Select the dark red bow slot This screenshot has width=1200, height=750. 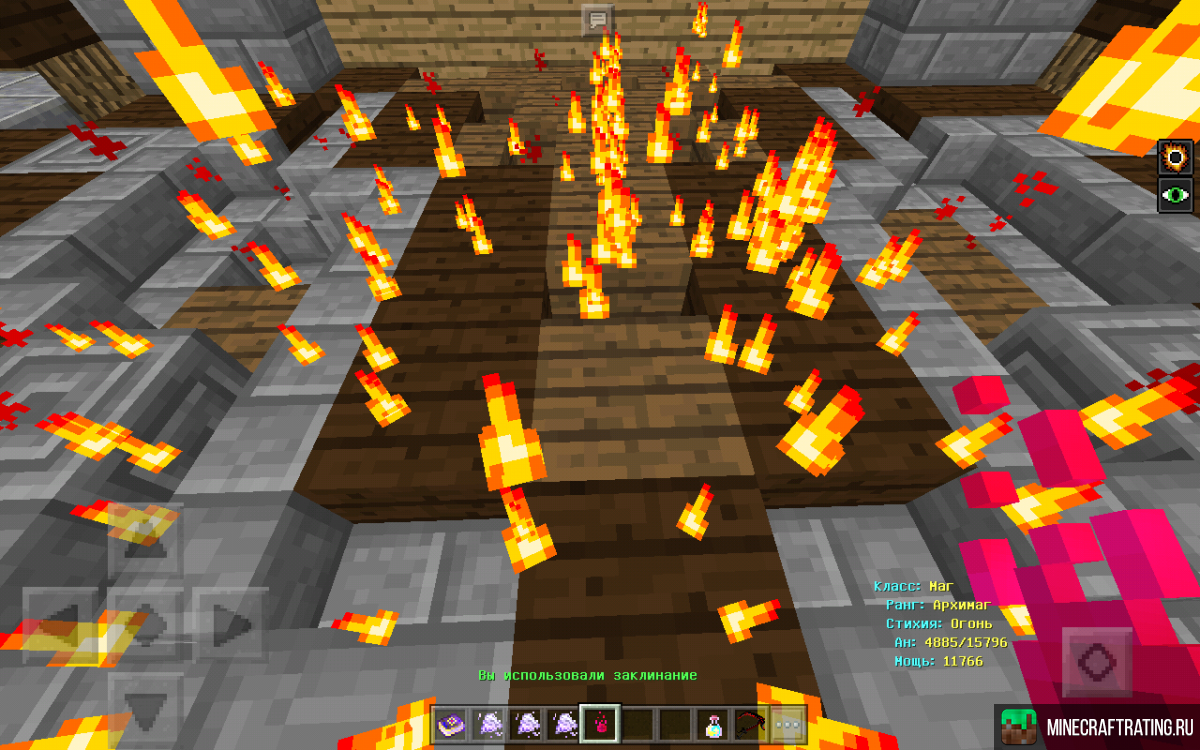(x=753, y=723)
